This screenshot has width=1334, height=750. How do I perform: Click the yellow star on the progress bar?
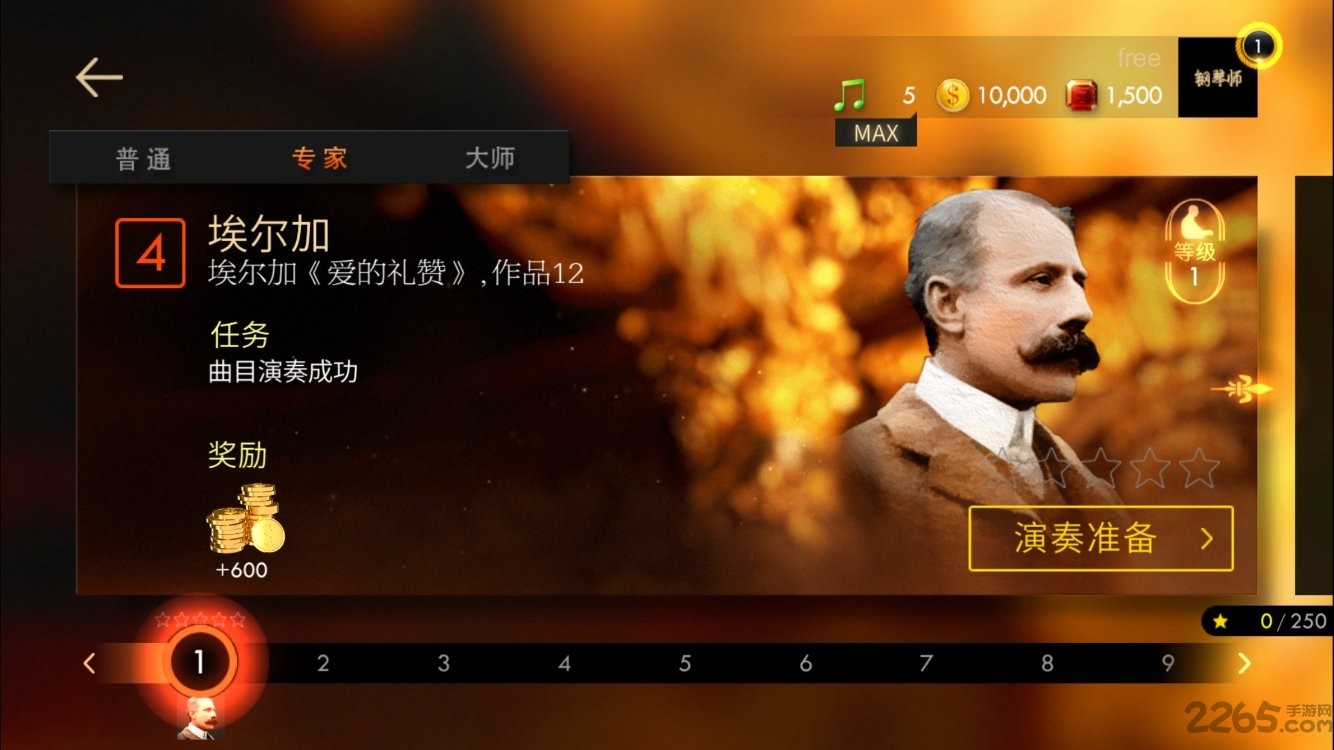pyautogui.click(x=1219, y=621)
